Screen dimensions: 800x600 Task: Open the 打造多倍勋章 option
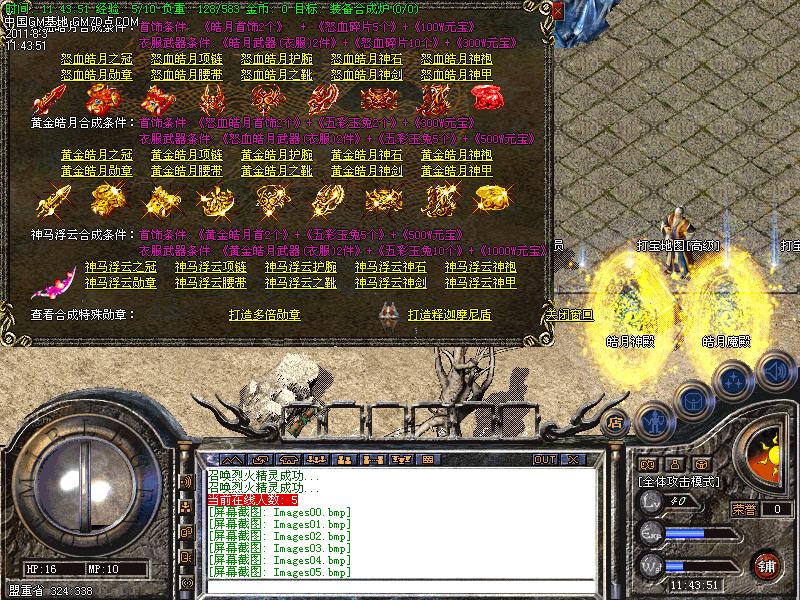tap(264, 315)
